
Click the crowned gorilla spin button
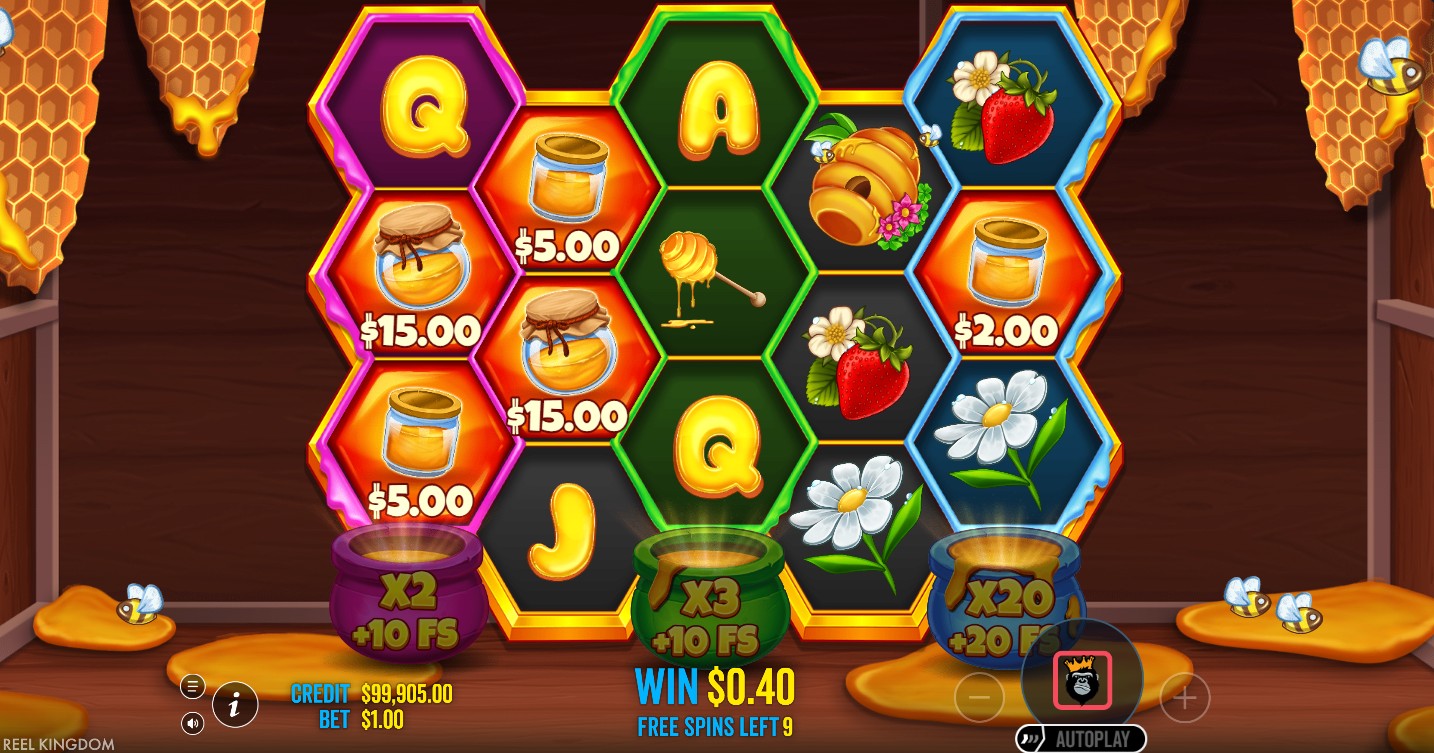point(1082,680)
